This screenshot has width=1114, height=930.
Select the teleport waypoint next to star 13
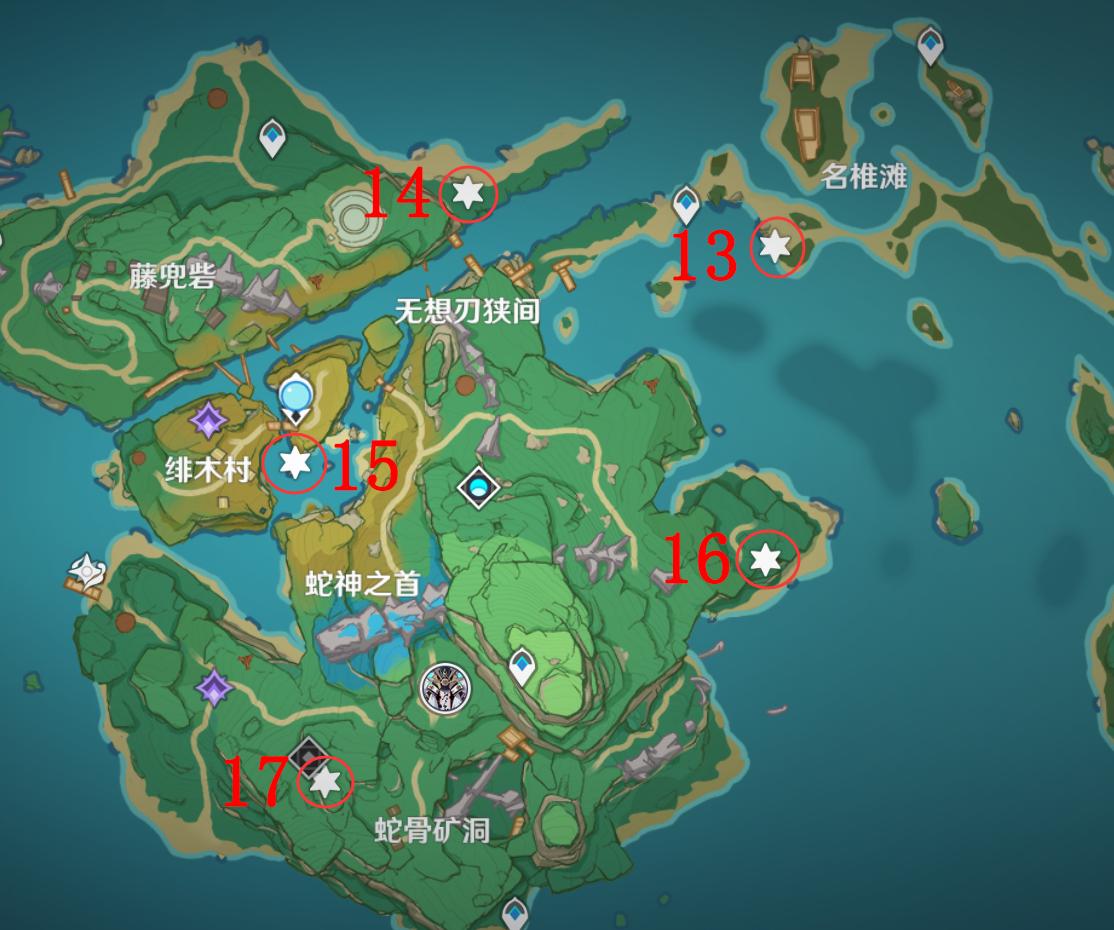686,205
